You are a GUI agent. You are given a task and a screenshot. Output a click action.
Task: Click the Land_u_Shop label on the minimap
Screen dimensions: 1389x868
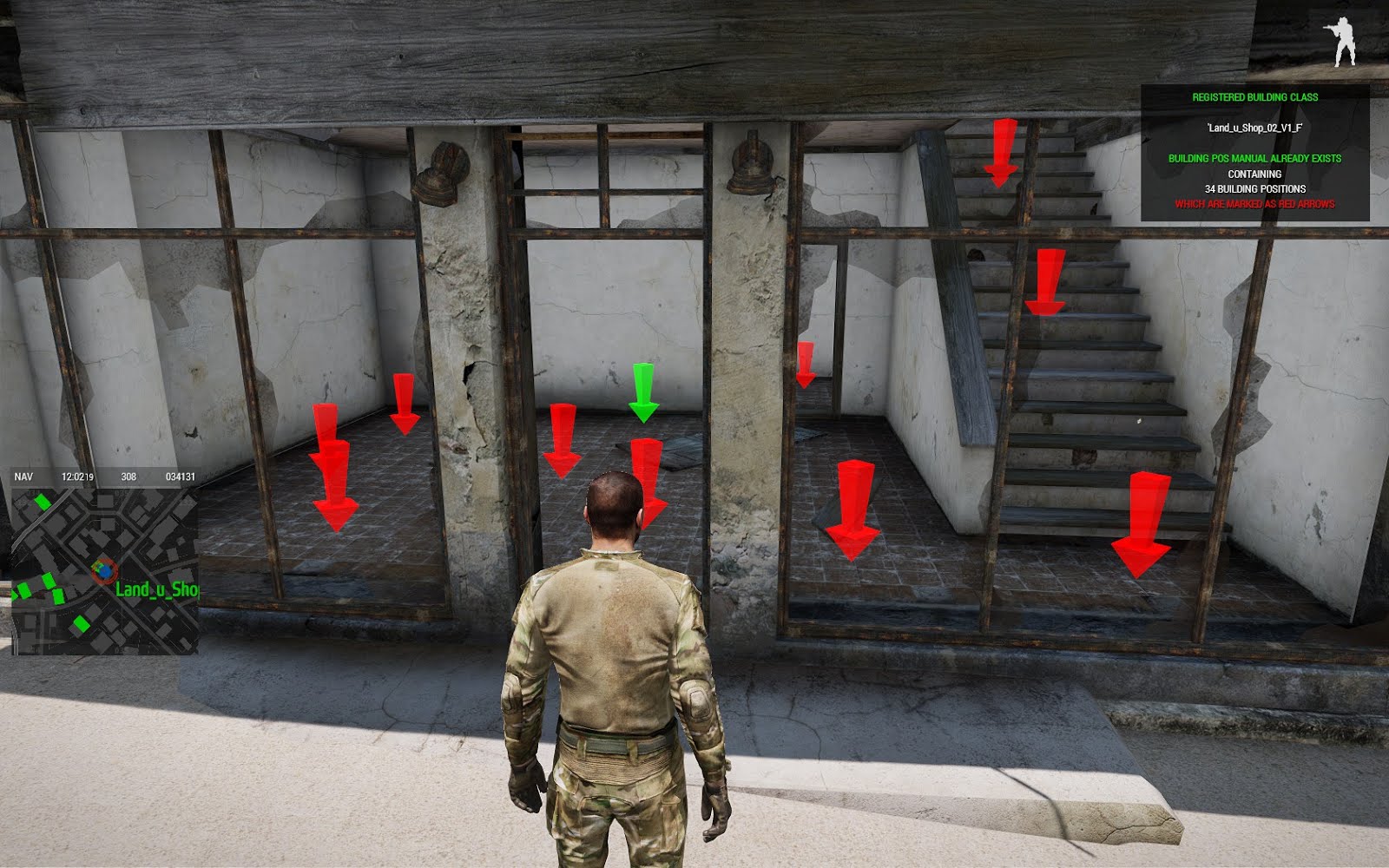(x=159, y=590)
